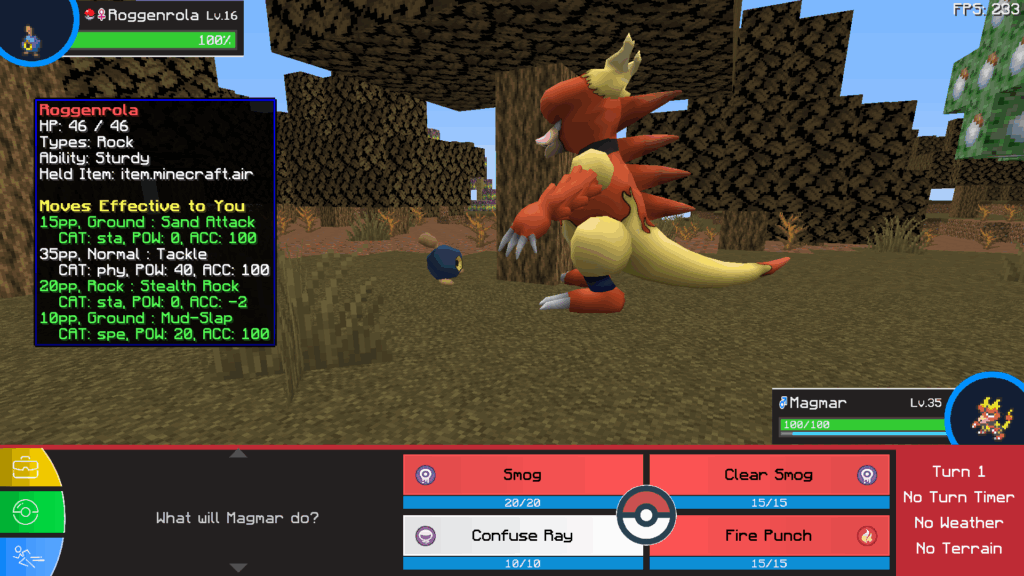Choose Clear Smog attack
The height and width of the screenshot is (576, 1024).
click(x=768, y=475)
